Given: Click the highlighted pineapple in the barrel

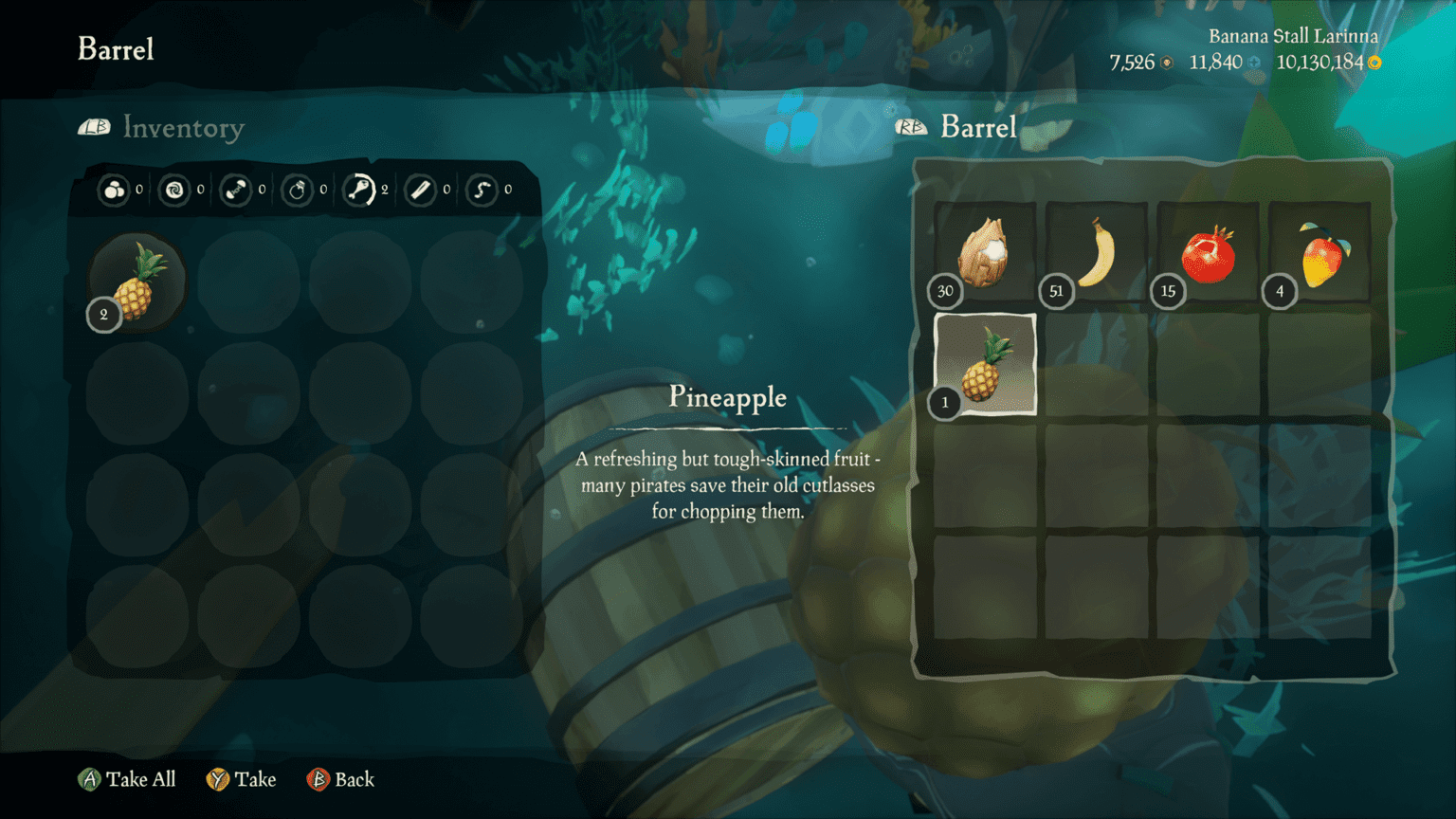Looking at the screenshot, I should (x=985, y=365).
